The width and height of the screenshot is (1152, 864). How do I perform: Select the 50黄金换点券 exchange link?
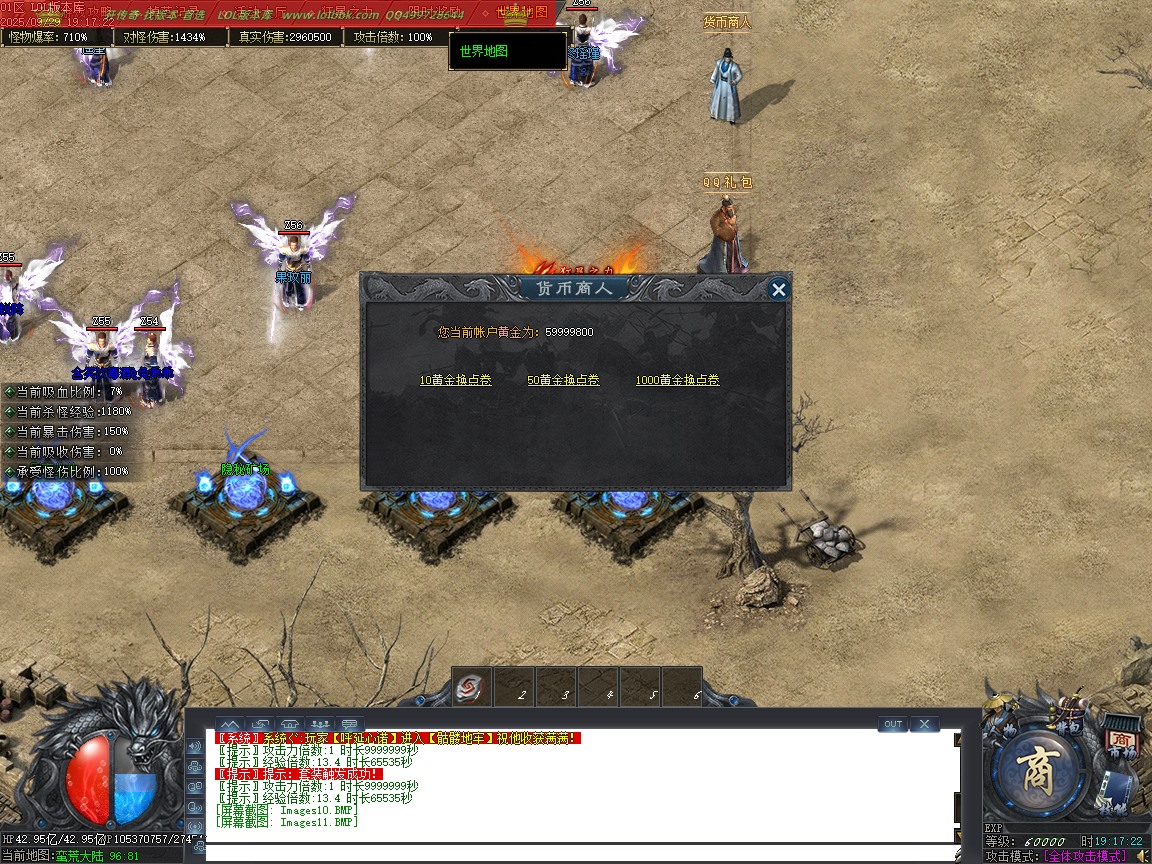(x=563, y=380)
